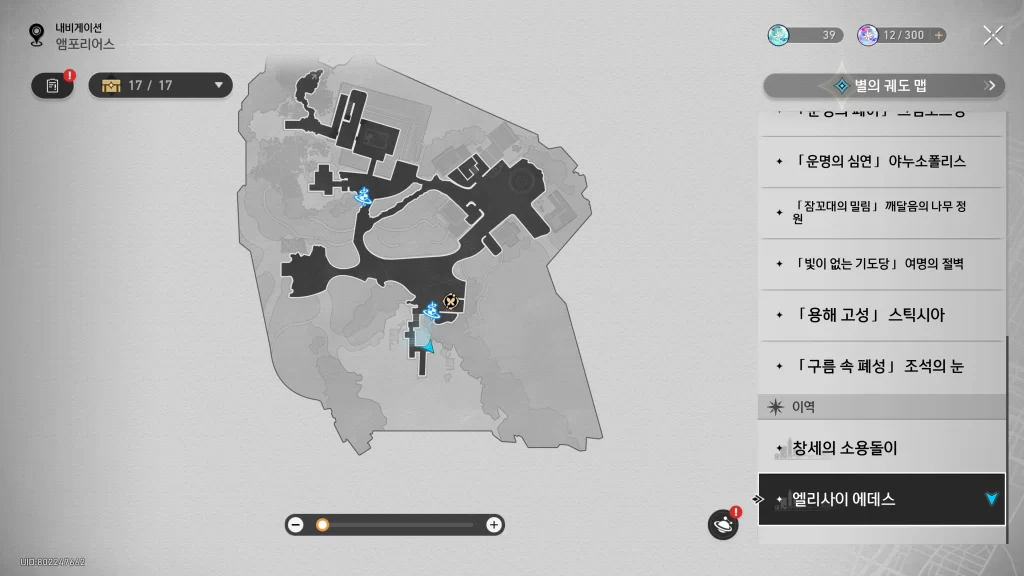This screenshot has width=1024, height=576.
Task: Choose 「구름 속 폐성」 조석의 눈
Action: tap(880, 366)
